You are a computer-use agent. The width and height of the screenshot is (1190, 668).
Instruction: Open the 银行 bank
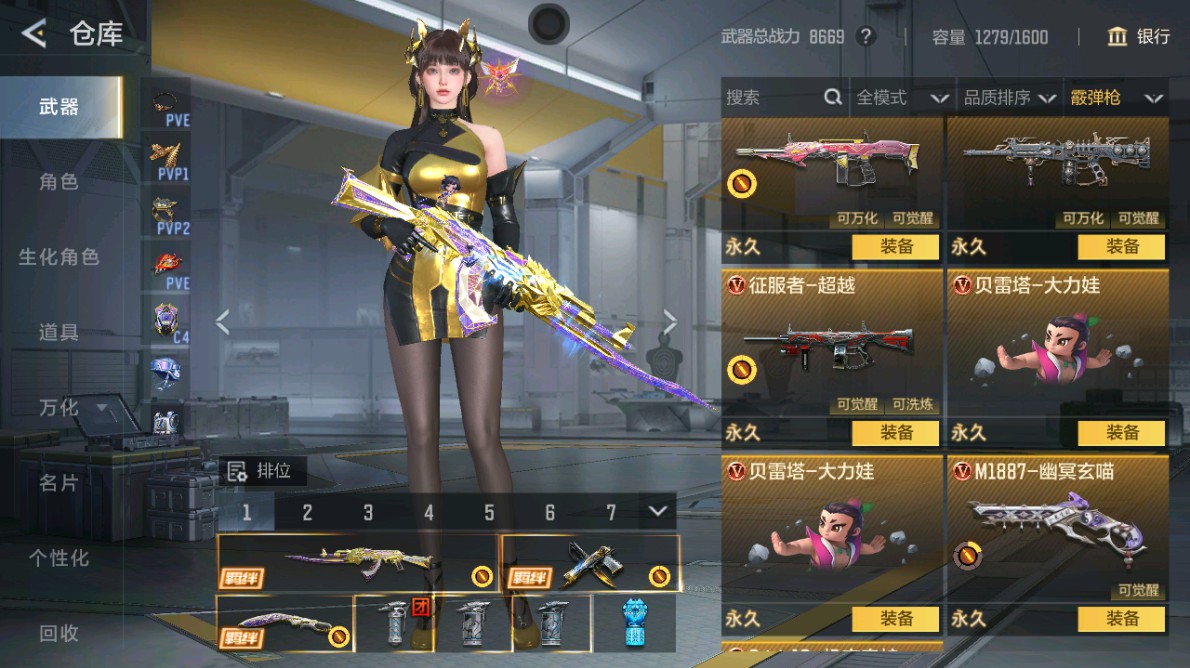click(1139, 37)
